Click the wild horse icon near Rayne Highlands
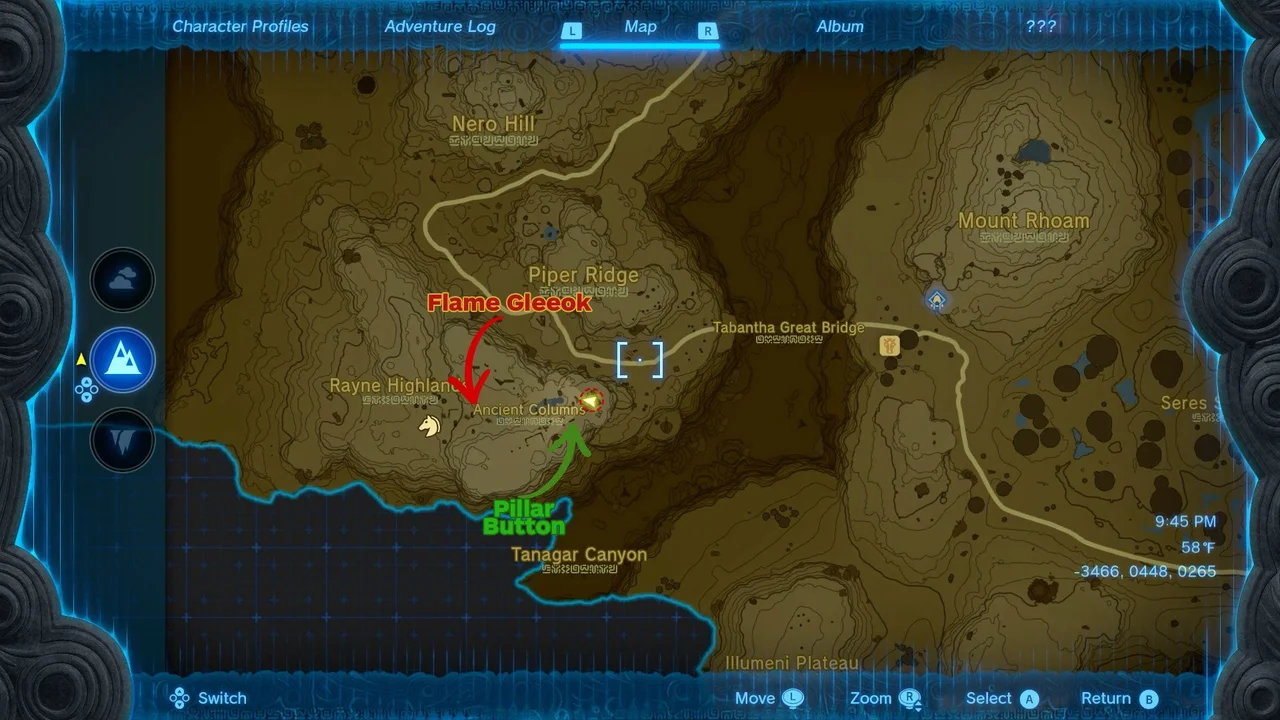Viewport: 1280px width, 720px height. [428, 425]
